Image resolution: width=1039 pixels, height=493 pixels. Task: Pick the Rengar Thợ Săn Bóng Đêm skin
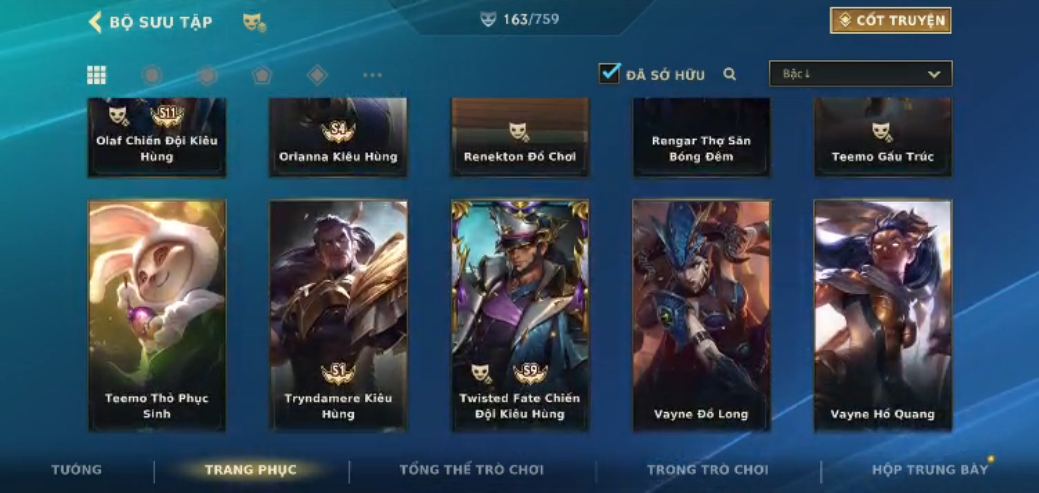[701, 138]
